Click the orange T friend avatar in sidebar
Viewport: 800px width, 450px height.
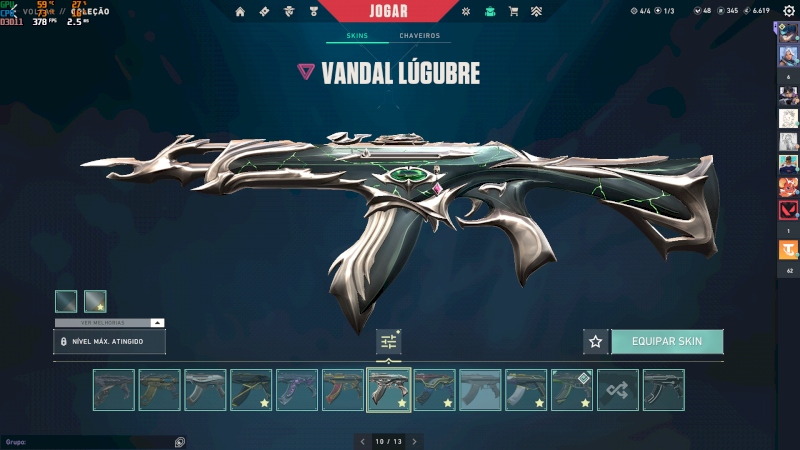tap(788, 253)
